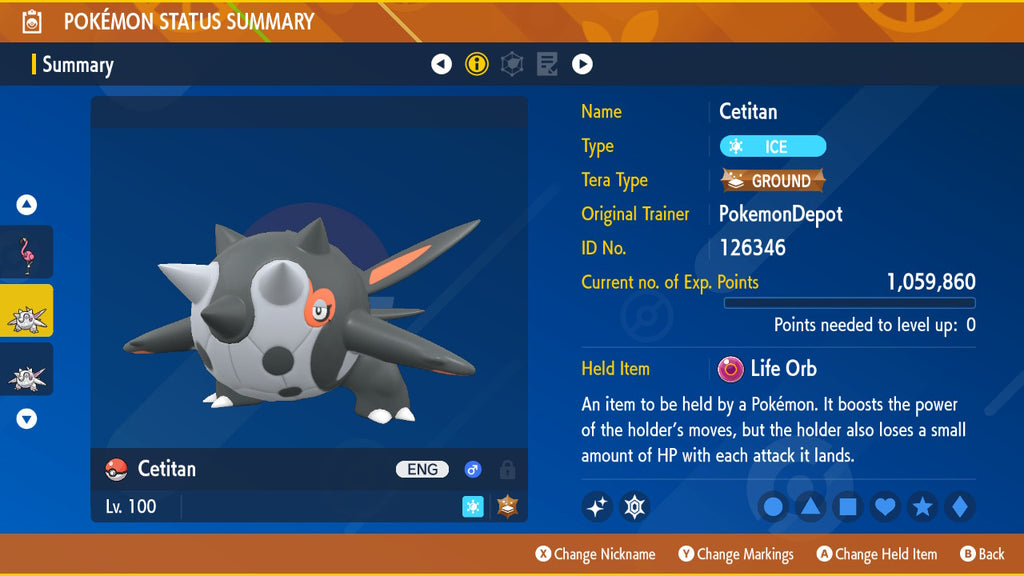Viewport: 1024px width, 576px height.
Task: Toggle the circle marking
Action: [x=773, y=507]
